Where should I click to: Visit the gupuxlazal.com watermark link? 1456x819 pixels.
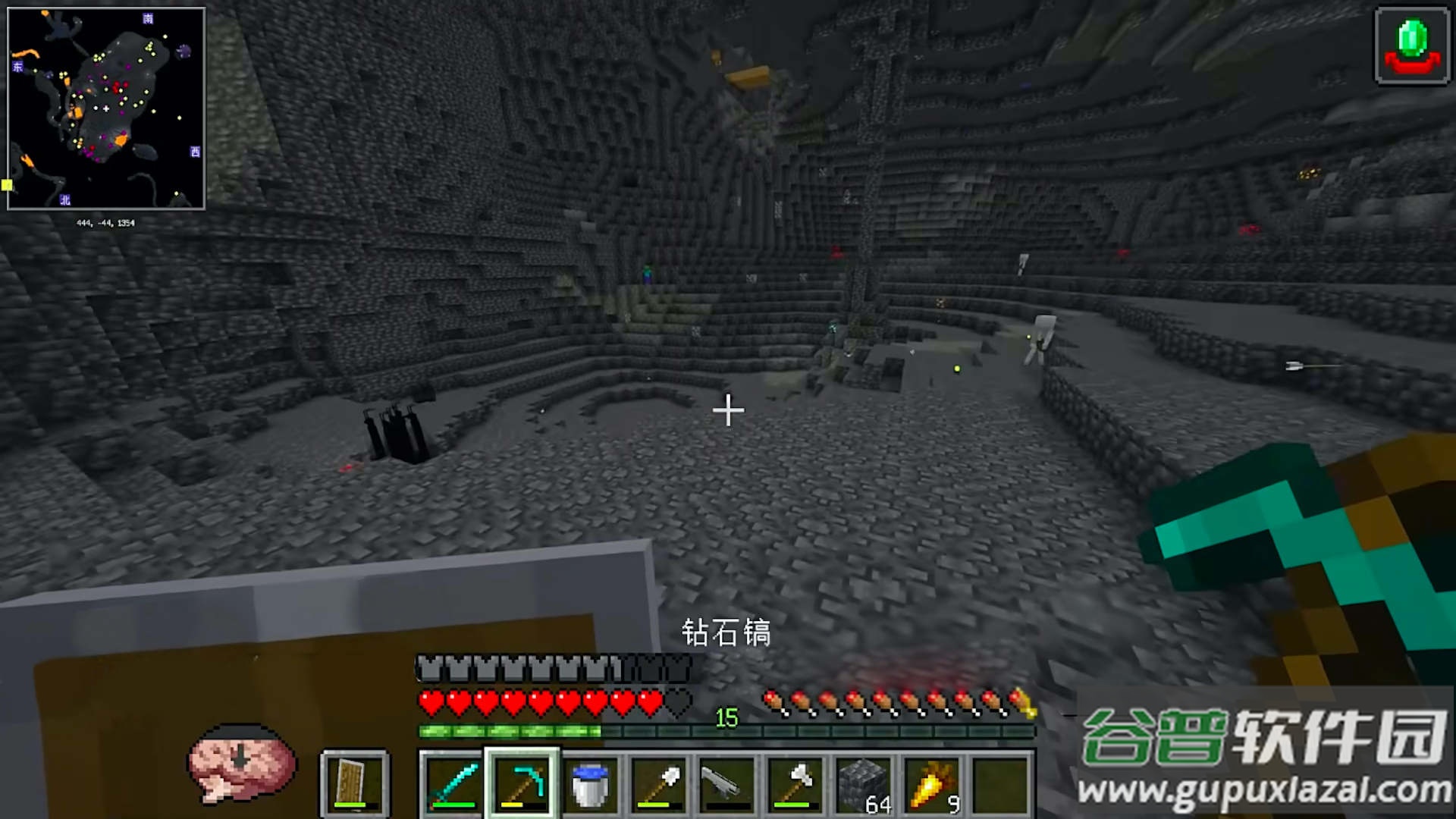(x=1264, y=791)
